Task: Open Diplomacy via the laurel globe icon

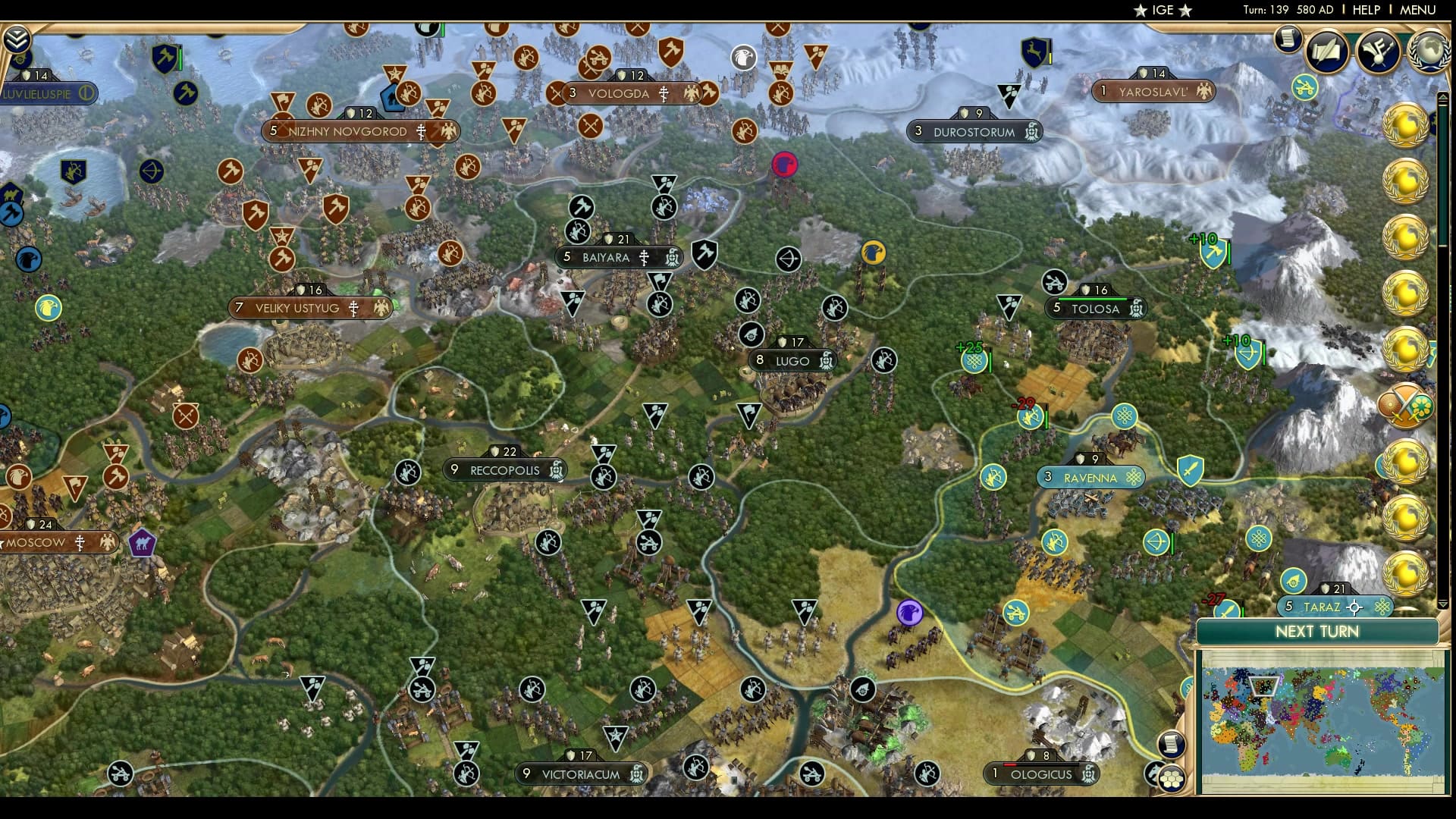Action: (1429, 49)
